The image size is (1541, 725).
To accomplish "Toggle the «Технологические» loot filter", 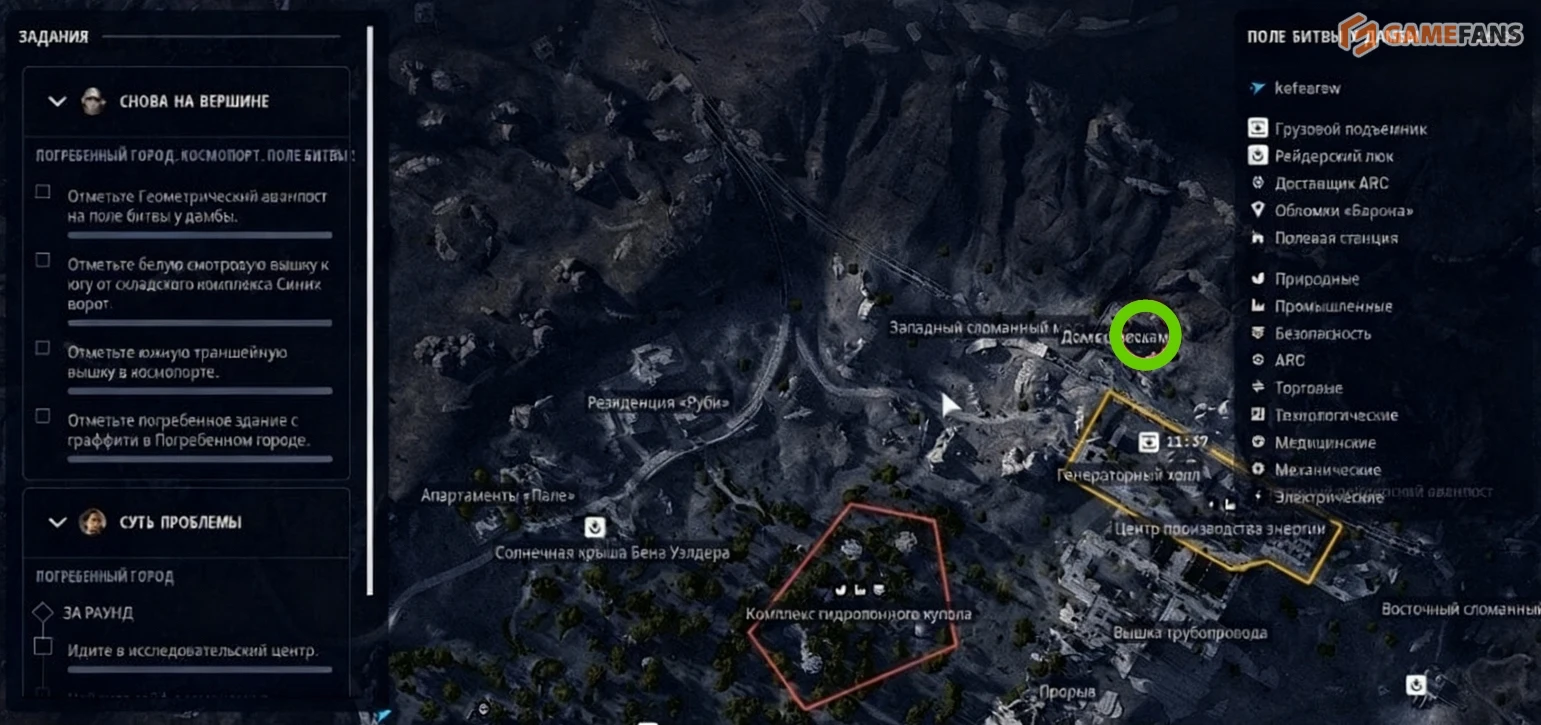I will [x=1336, y=415].
